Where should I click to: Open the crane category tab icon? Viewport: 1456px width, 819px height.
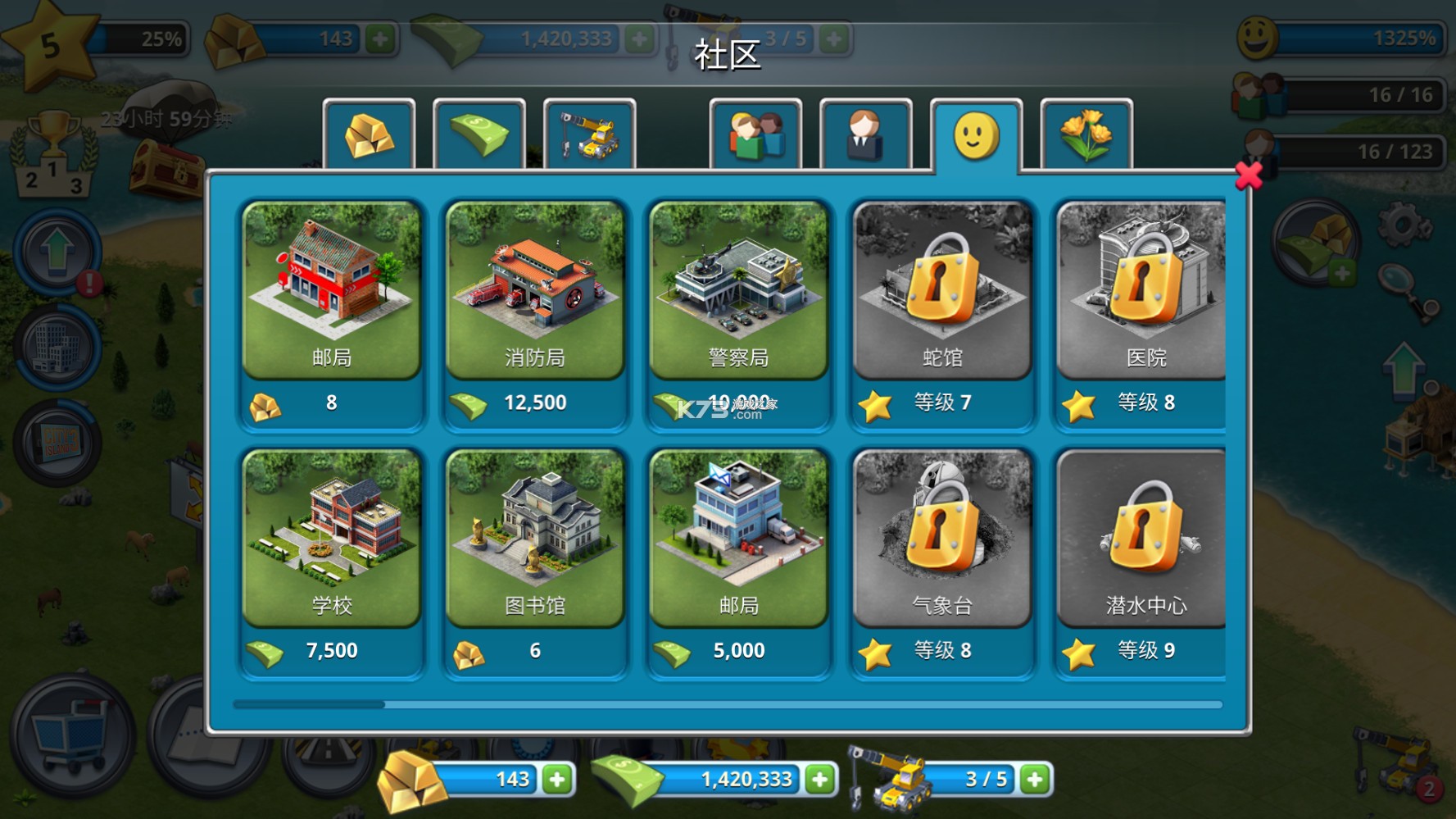pyautogui.click(x=590, y=135)
